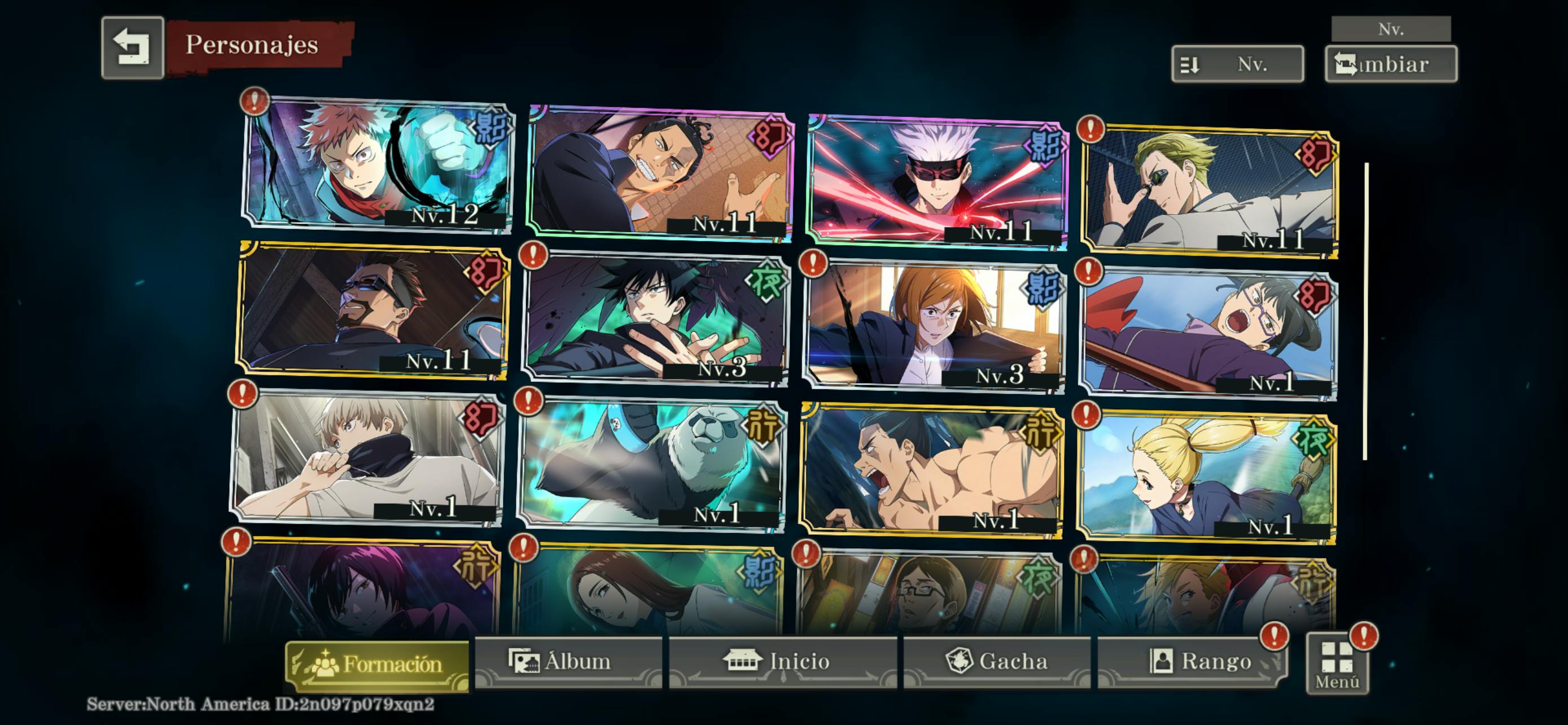Choose the grinning Todo Nv.11 card
This screenshot has height=725, width=1568.
click(660, 173)
